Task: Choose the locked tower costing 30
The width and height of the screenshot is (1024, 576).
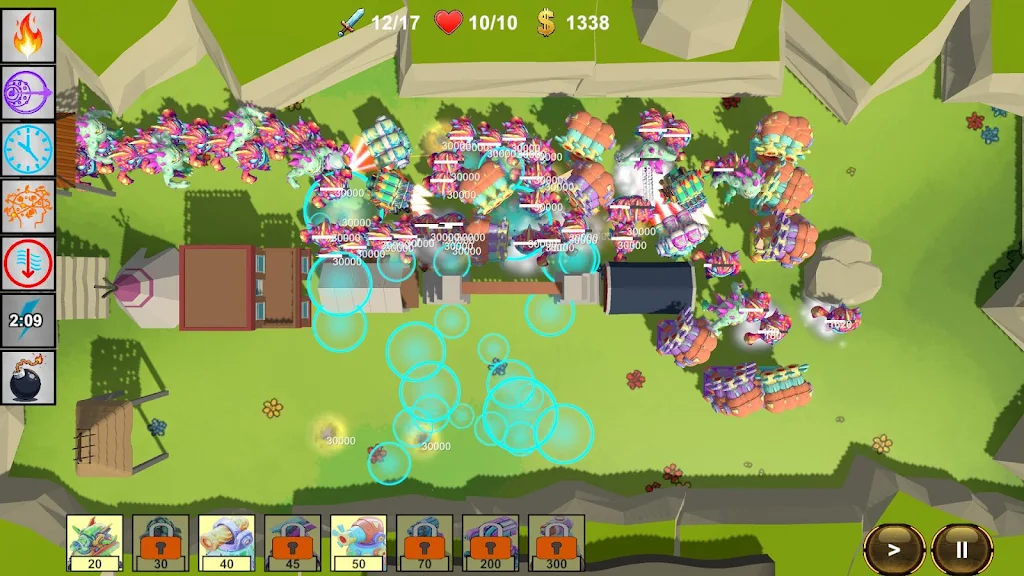Action: click(161, 542)
